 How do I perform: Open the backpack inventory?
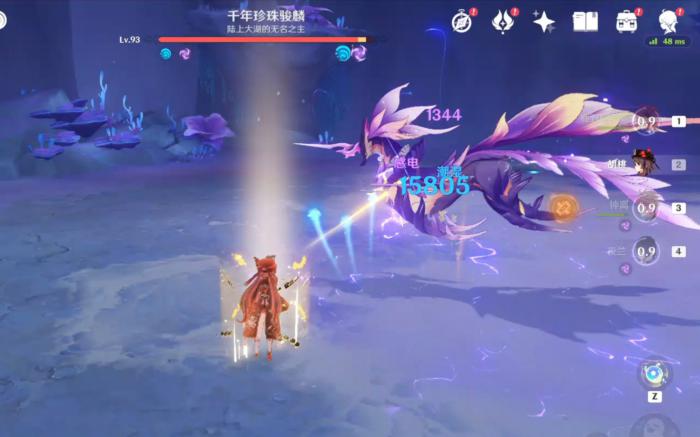tap(627, 22)
